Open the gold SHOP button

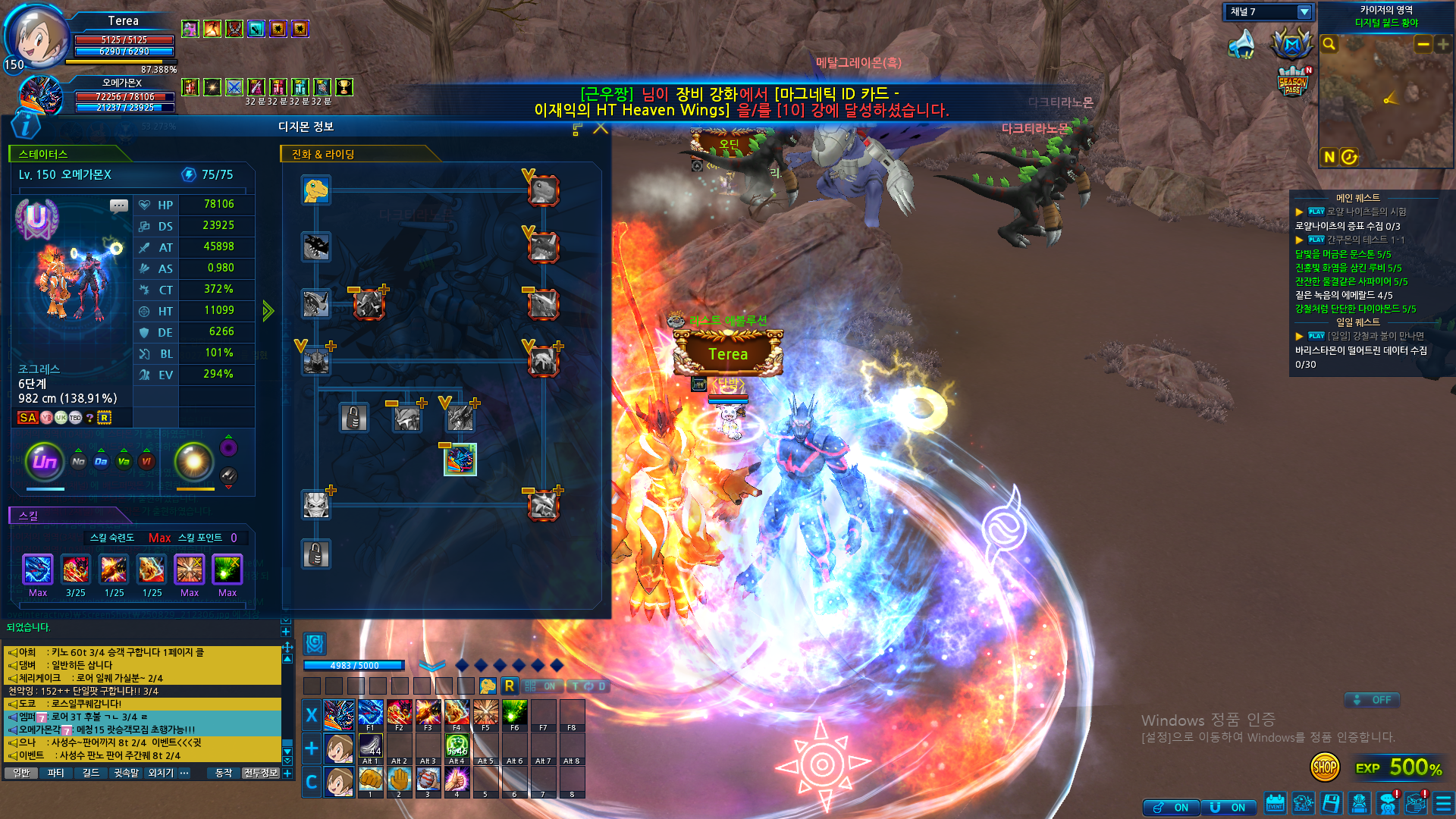(1324, 767)
